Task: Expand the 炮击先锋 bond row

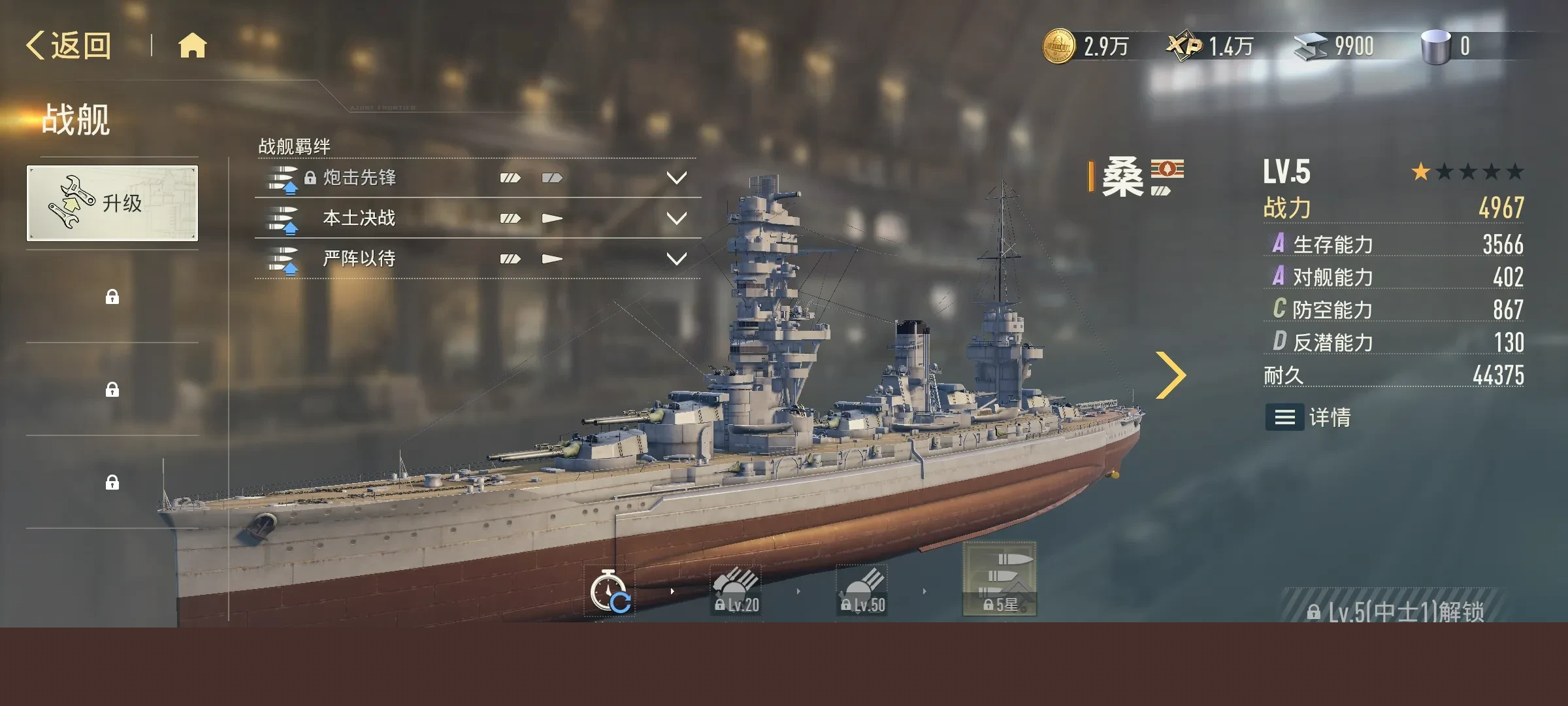Action: coord(676,178)
